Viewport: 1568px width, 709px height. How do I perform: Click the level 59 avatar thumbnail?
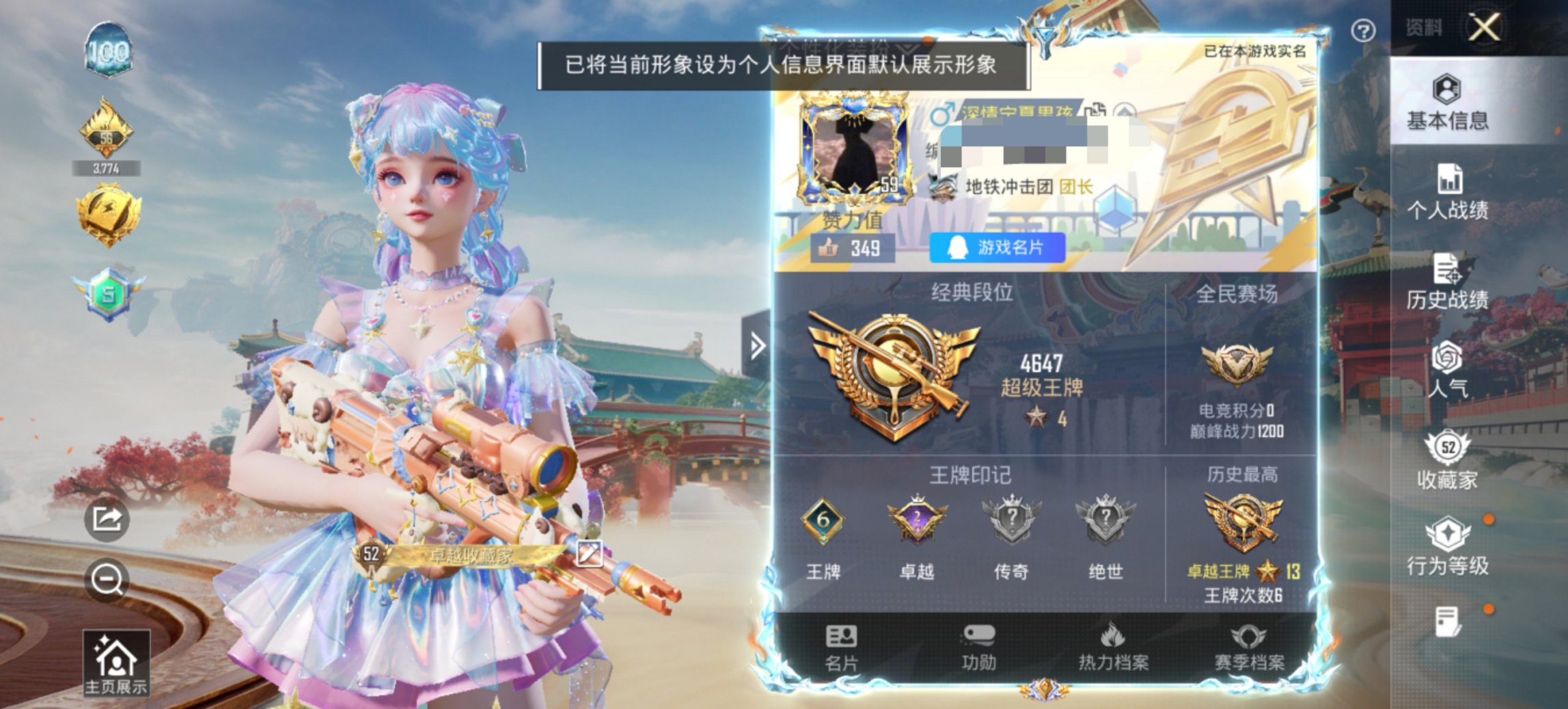click(855, 152)
